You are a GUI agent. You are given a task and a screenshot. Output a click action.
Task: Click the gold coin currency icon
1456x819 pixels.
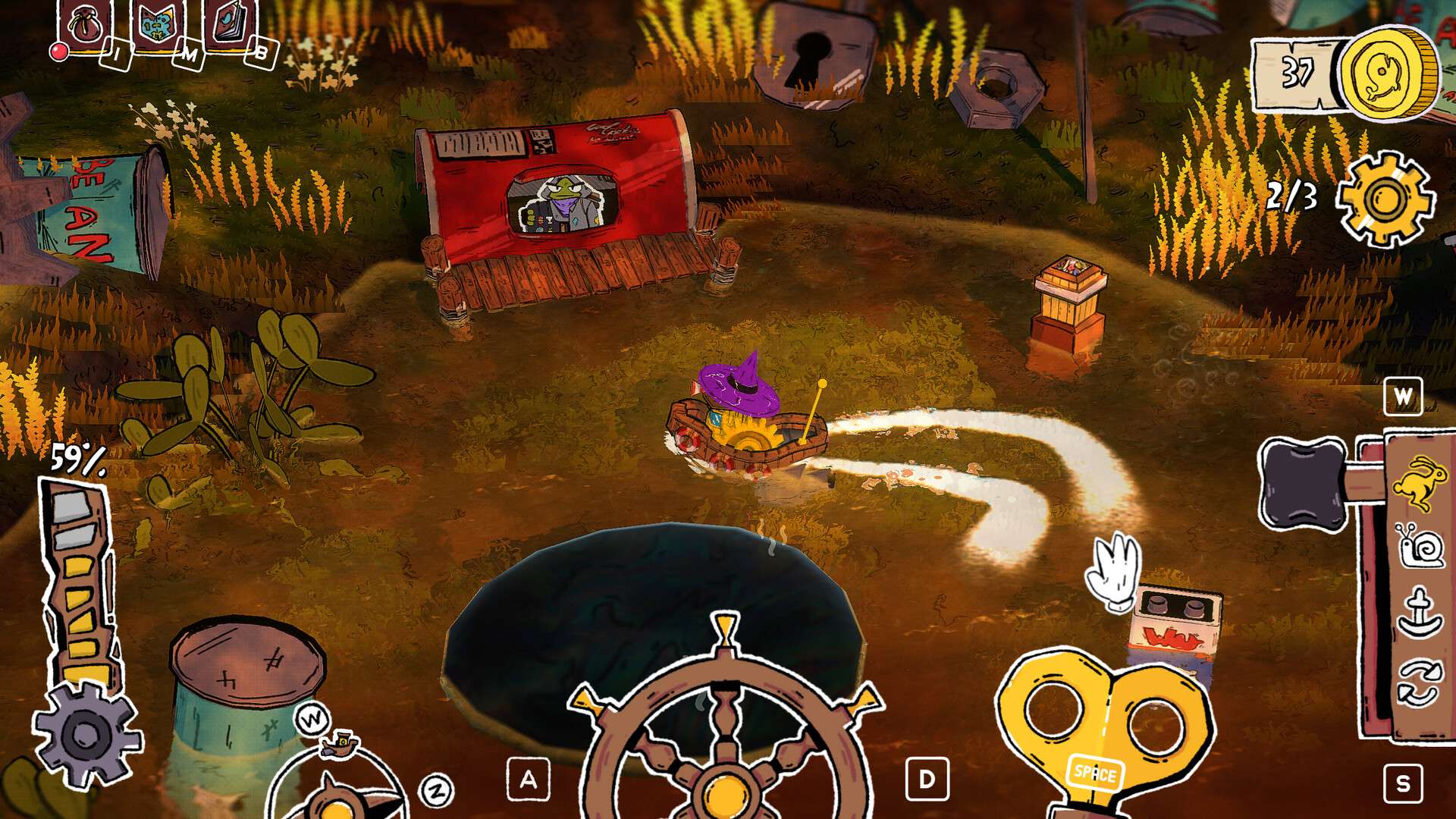click(x=1388, y=74)
